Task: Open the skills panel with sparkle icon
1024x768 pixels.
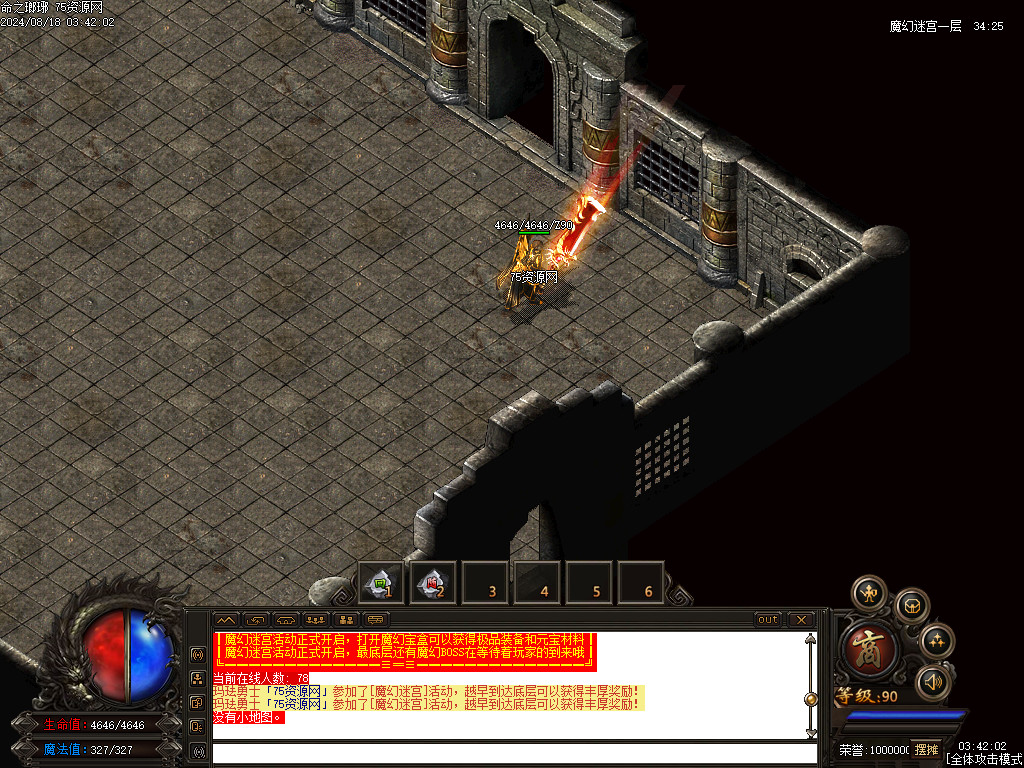Action: [937, 641]
